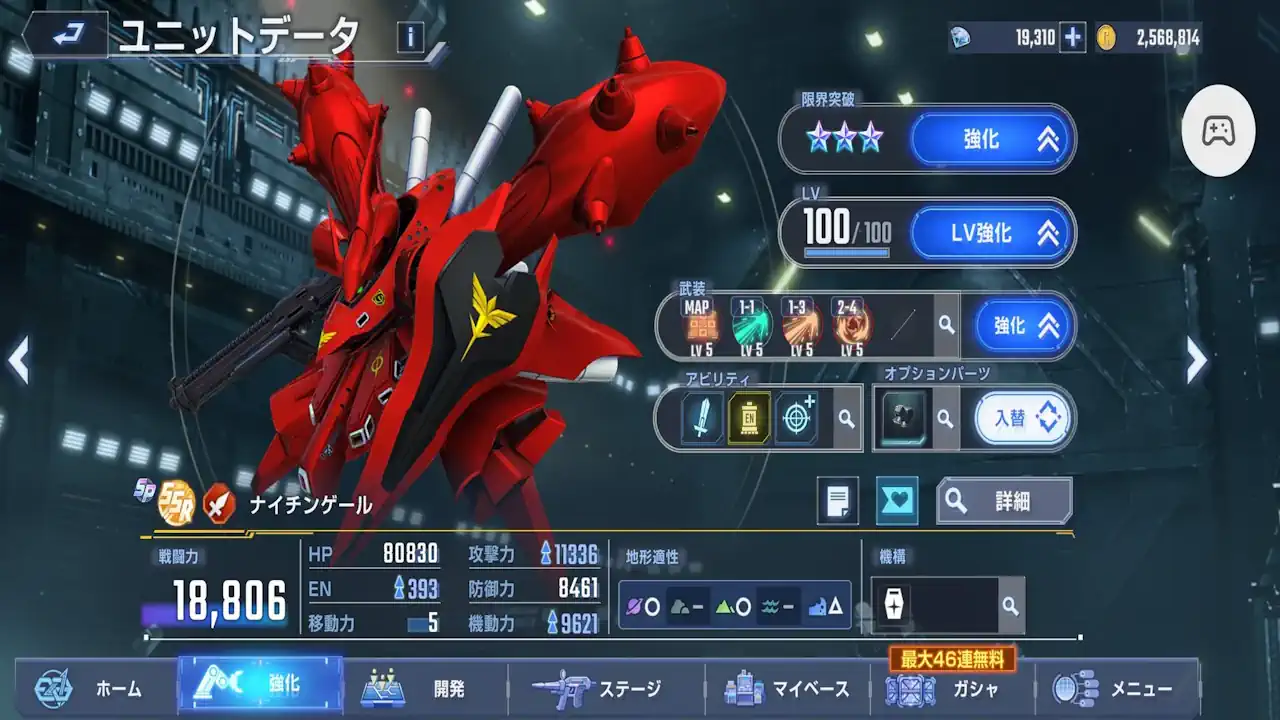Screen dimensions: 1280x720
Task: Open the document notes icon
Action: (x=838, y=500)
